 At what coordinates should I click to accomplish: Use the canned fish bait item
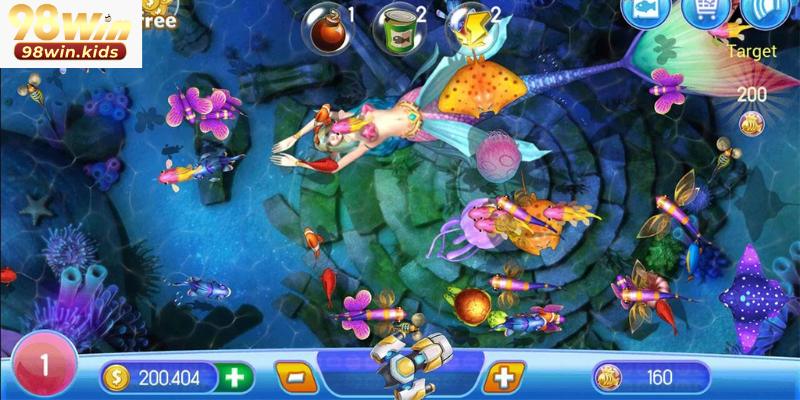pos(394,26)
